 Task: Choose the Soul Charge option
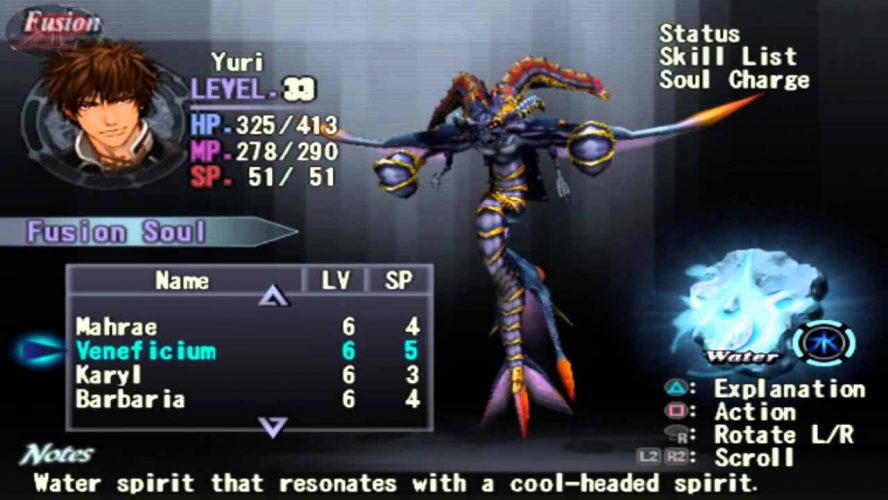[x=733, y=80]
